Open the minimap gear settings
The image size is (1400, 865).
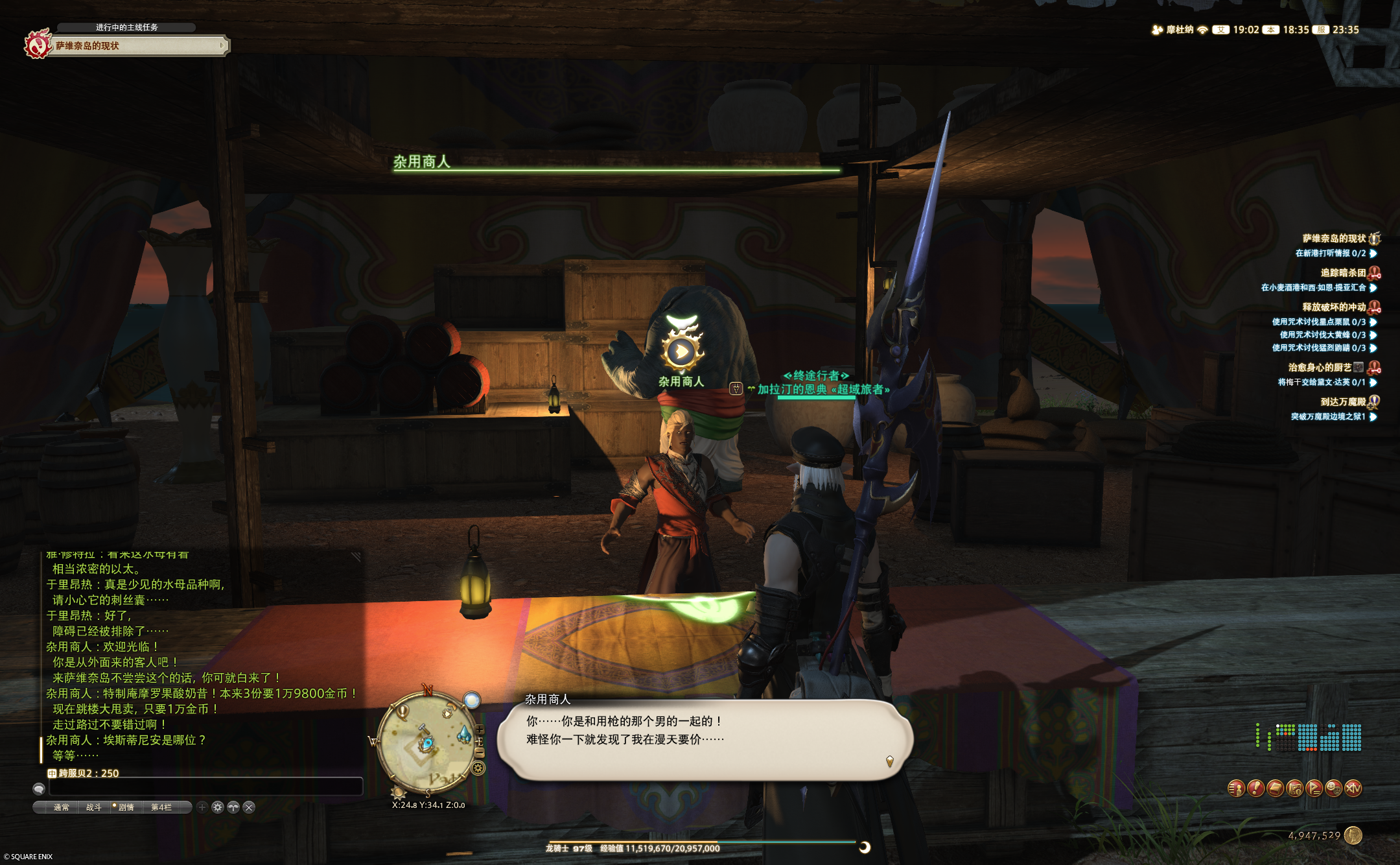(x=478, y=769)
